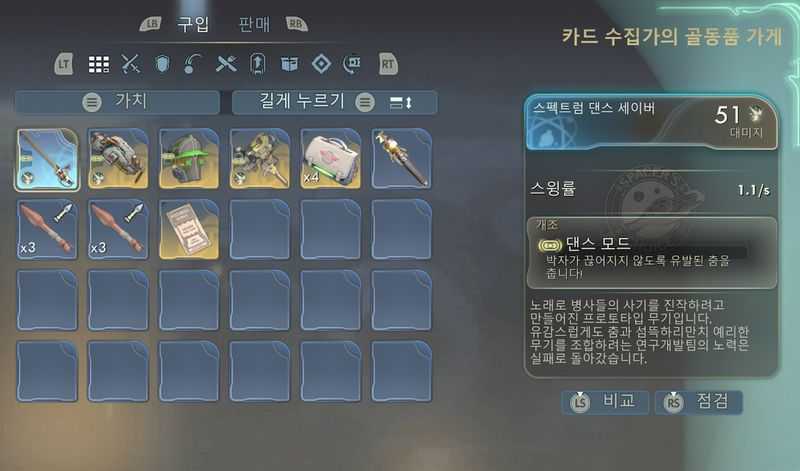Choose the ornate gold-tipped weapon slot
This screenshot has width=800, height=471.
coord(402,158)
